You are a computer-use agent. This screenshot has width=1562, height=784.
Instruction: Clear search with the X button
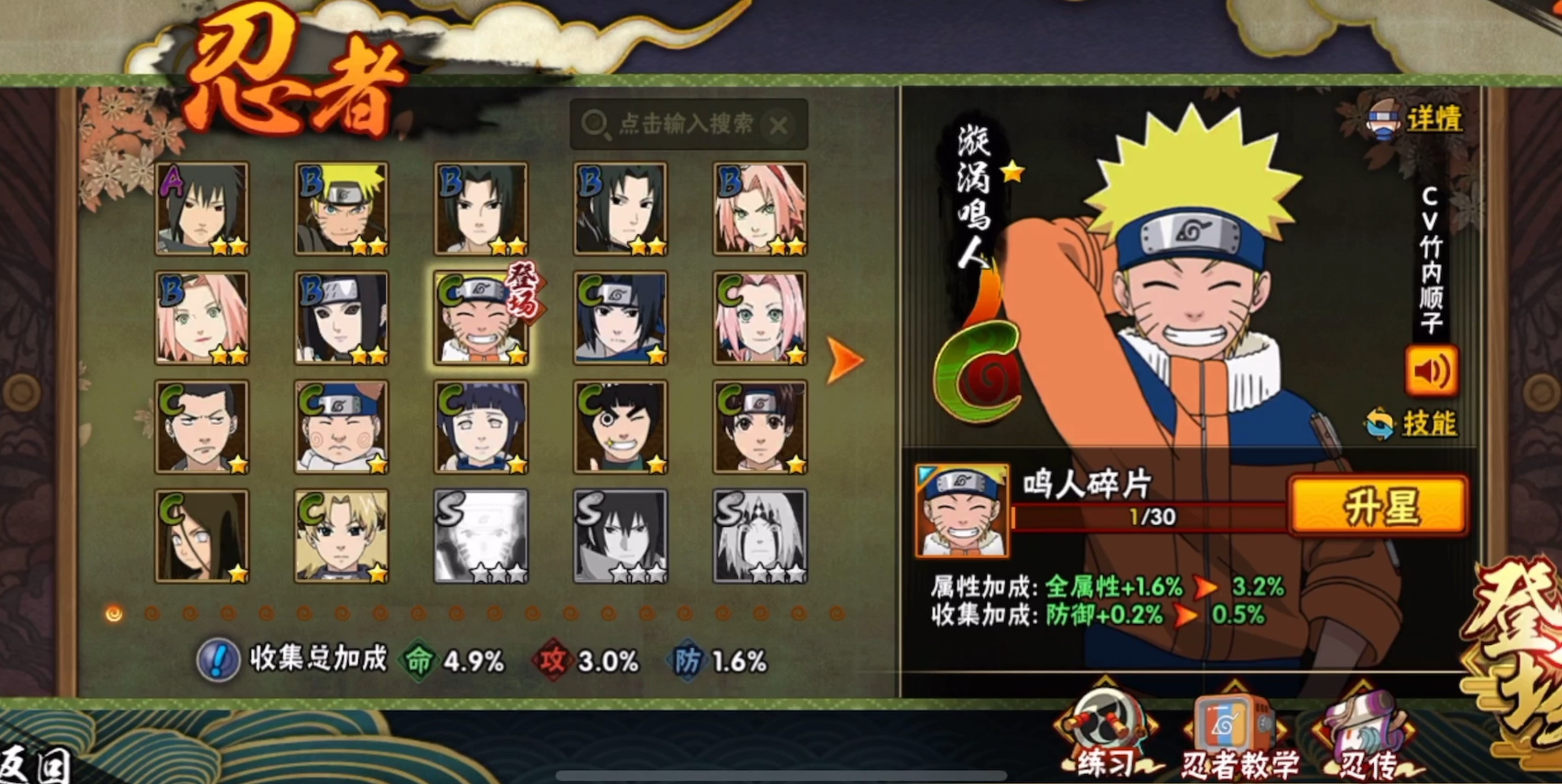[x=778, y=126]
